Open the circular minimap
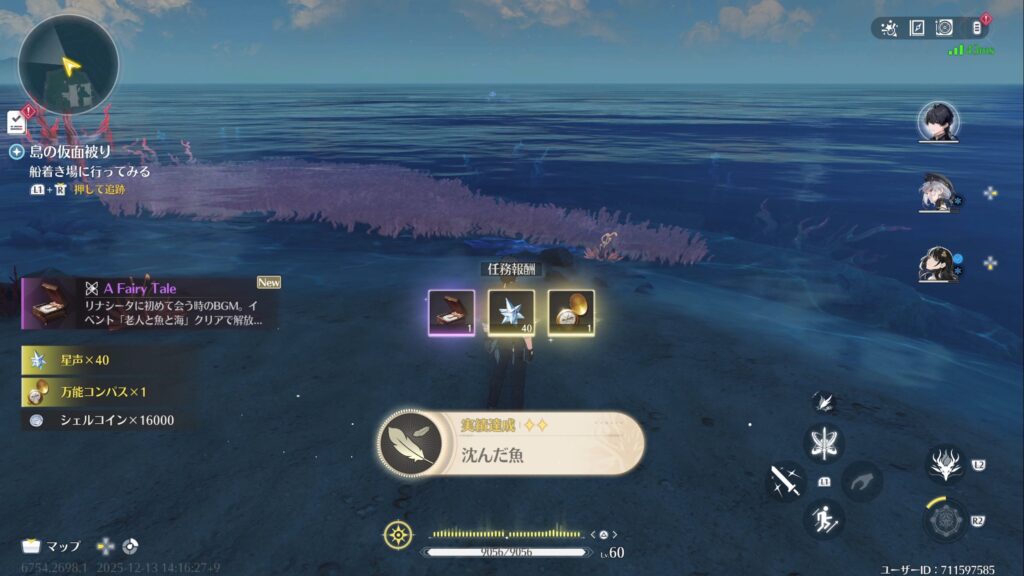Viewport: 1024px width, 576px height. 68,66
